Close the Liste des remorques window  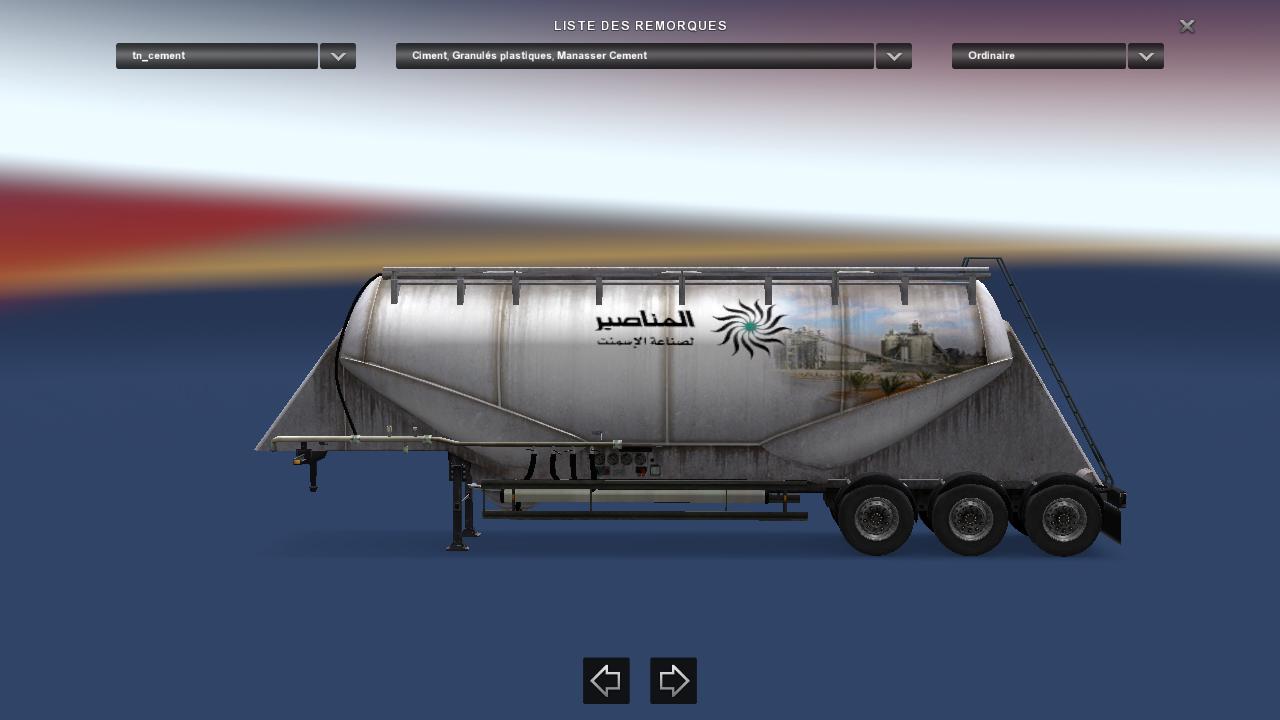pos(1187,26)
